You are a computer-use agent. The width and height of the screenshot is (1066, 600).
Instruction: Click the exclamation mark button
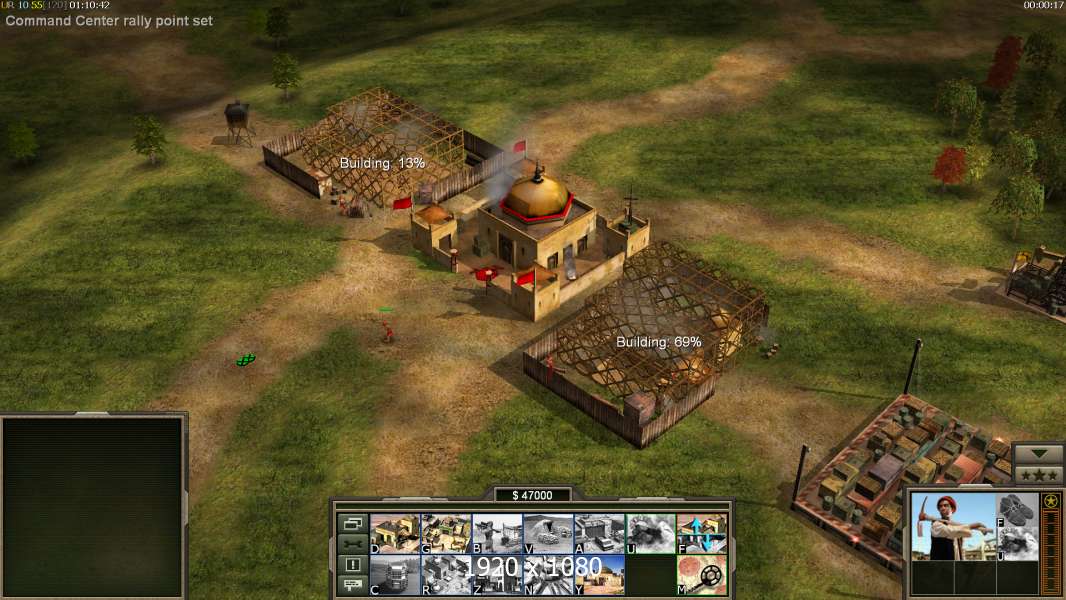[352, 565]
